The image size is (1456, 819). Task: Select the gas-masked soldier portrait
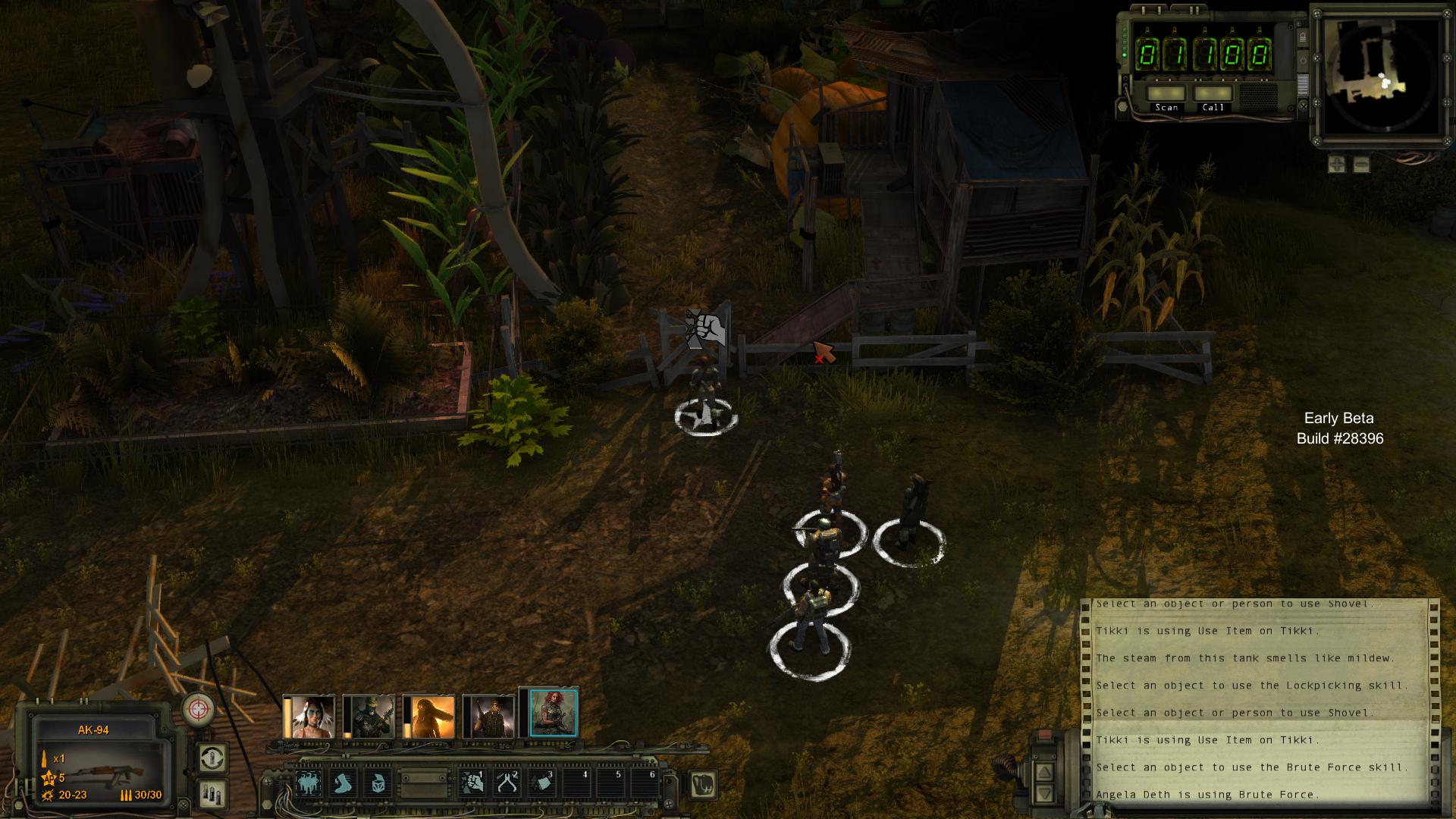369,717
